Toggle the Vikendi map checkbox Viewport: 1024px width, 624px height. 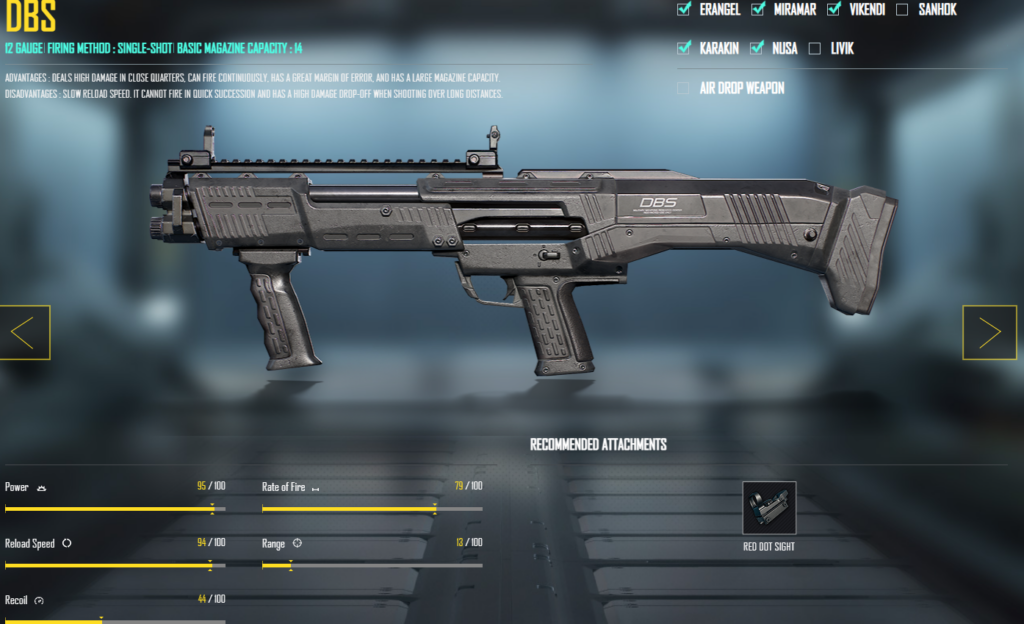833,10
